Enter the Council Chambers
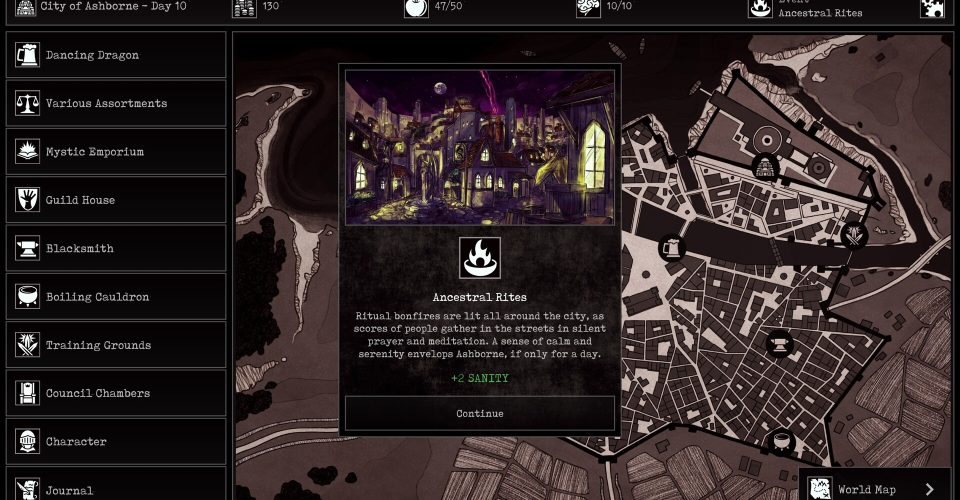Viewport: 960px width, 500px height. [x=116, y=393]
